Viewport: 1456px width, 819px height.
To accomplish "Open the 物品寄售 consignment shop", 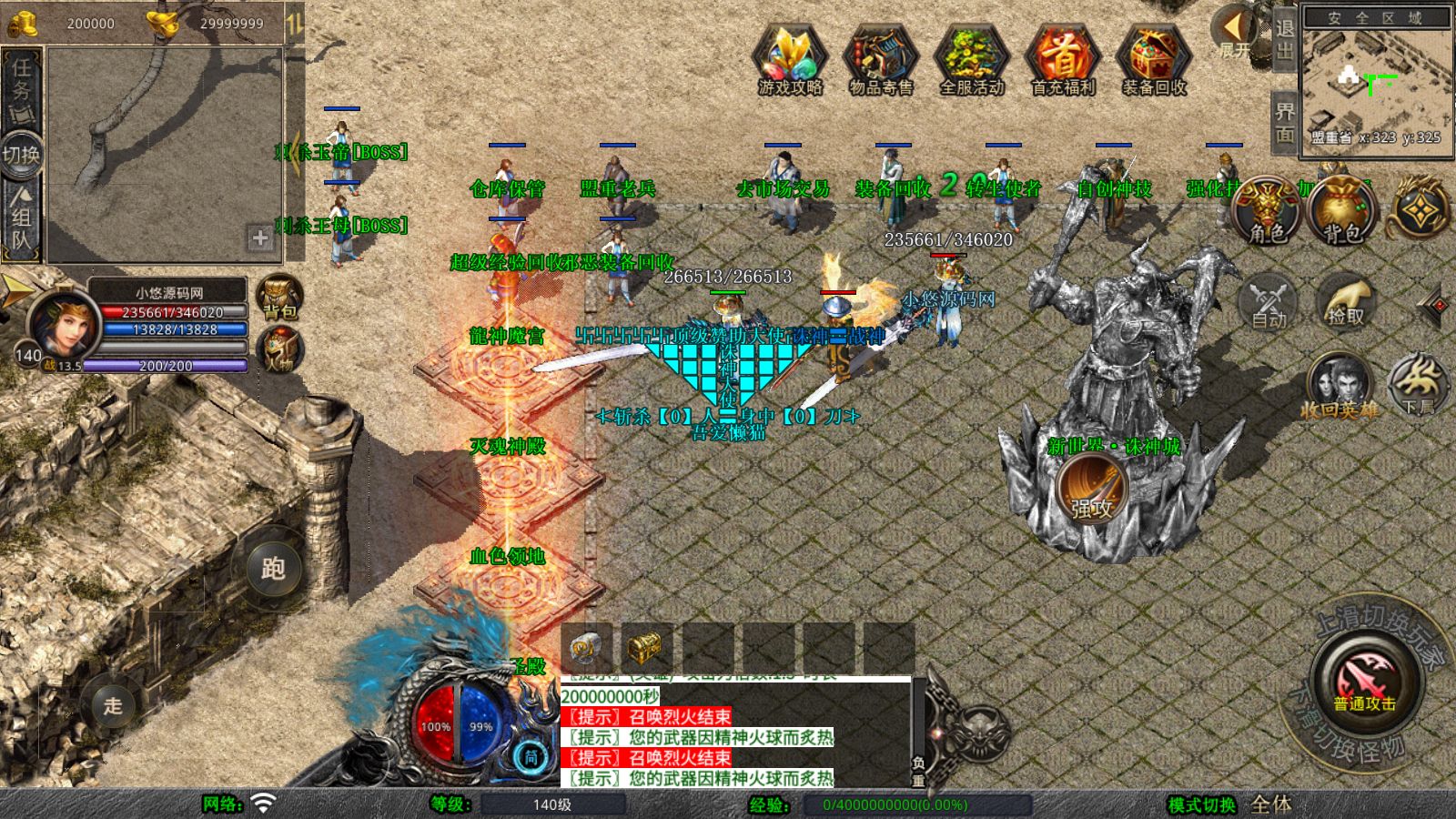I will (880, 57).
